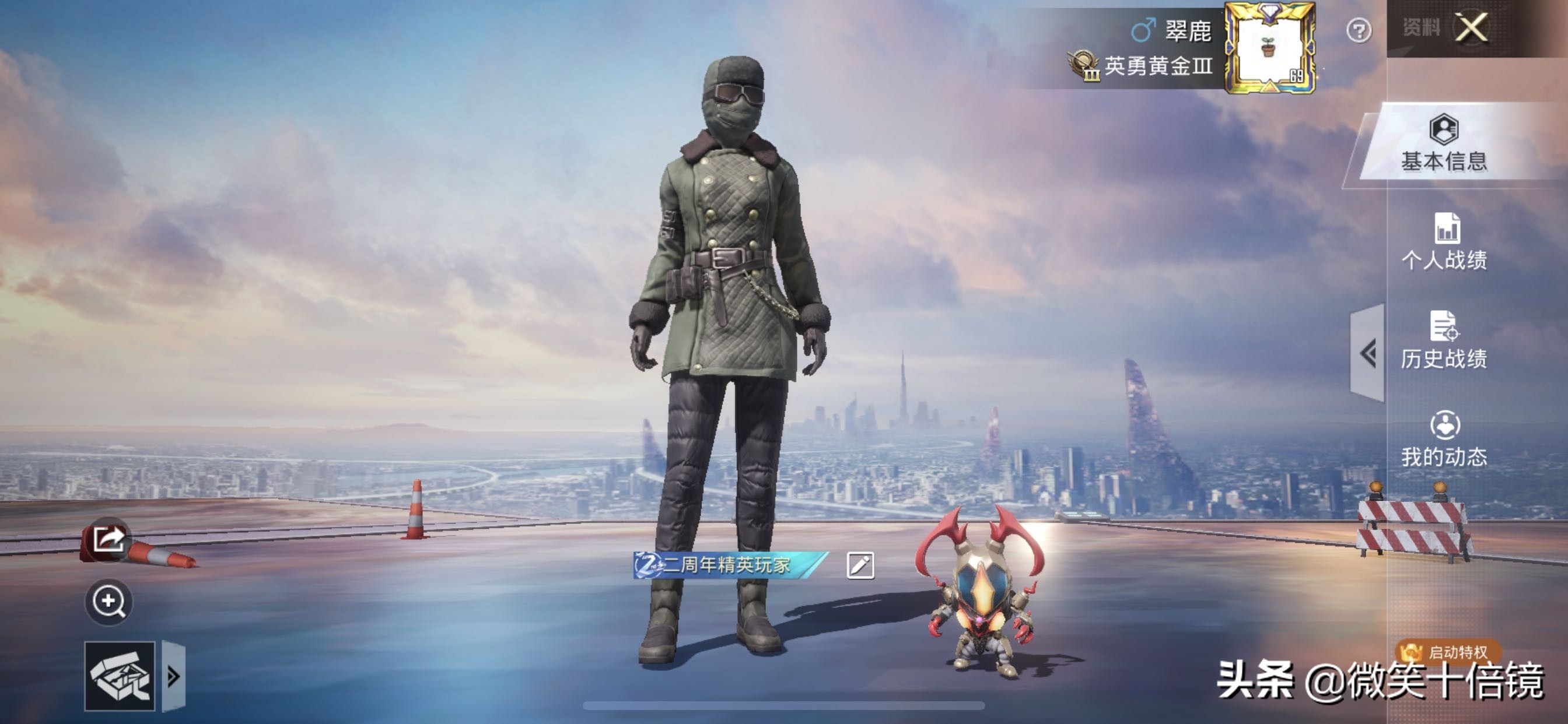
Task: Open the 个人战绩 tab
Action: tap(1444, 242)
